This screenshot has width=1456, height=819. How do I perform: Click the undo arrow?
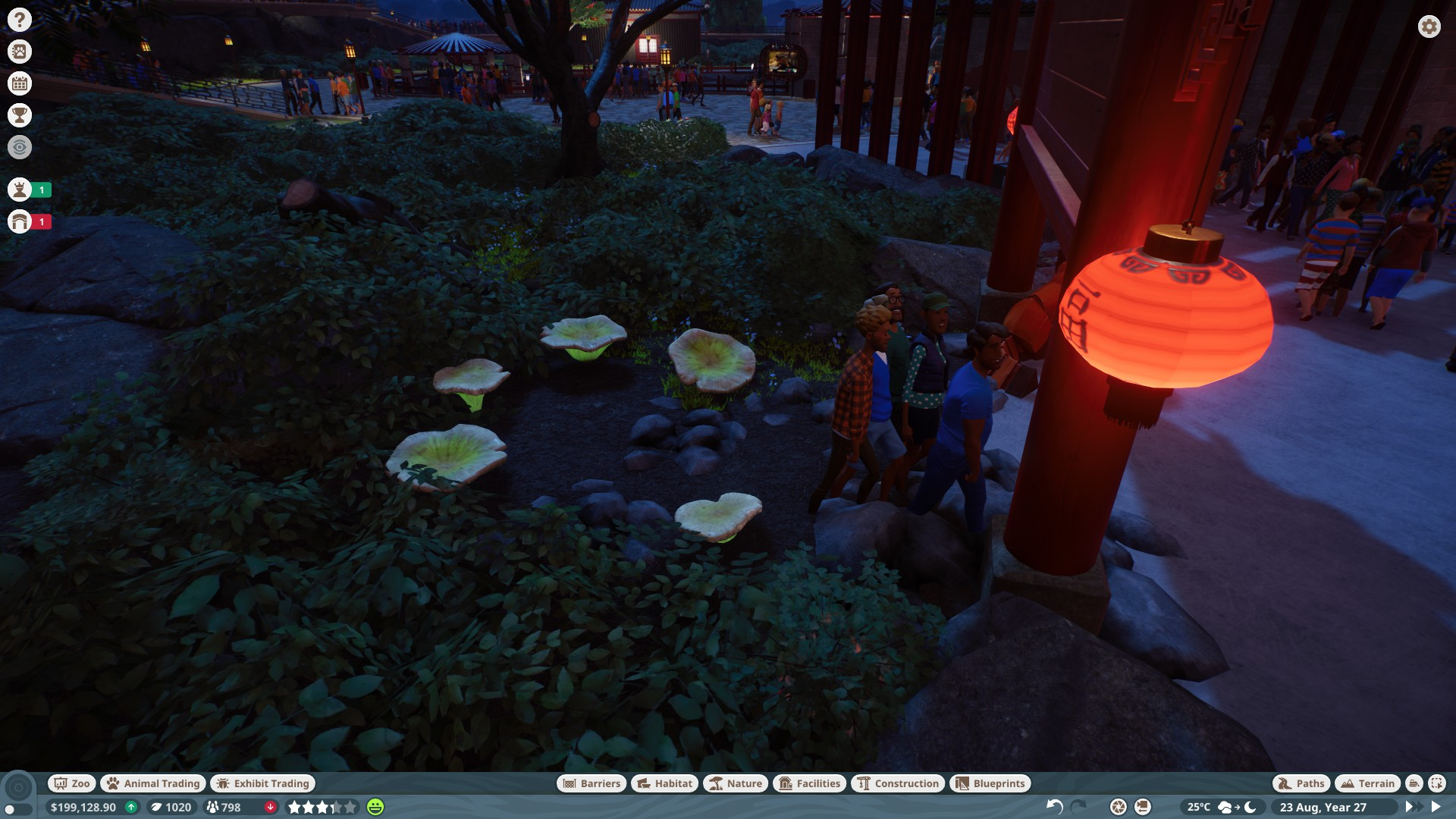coord(1054,807)
